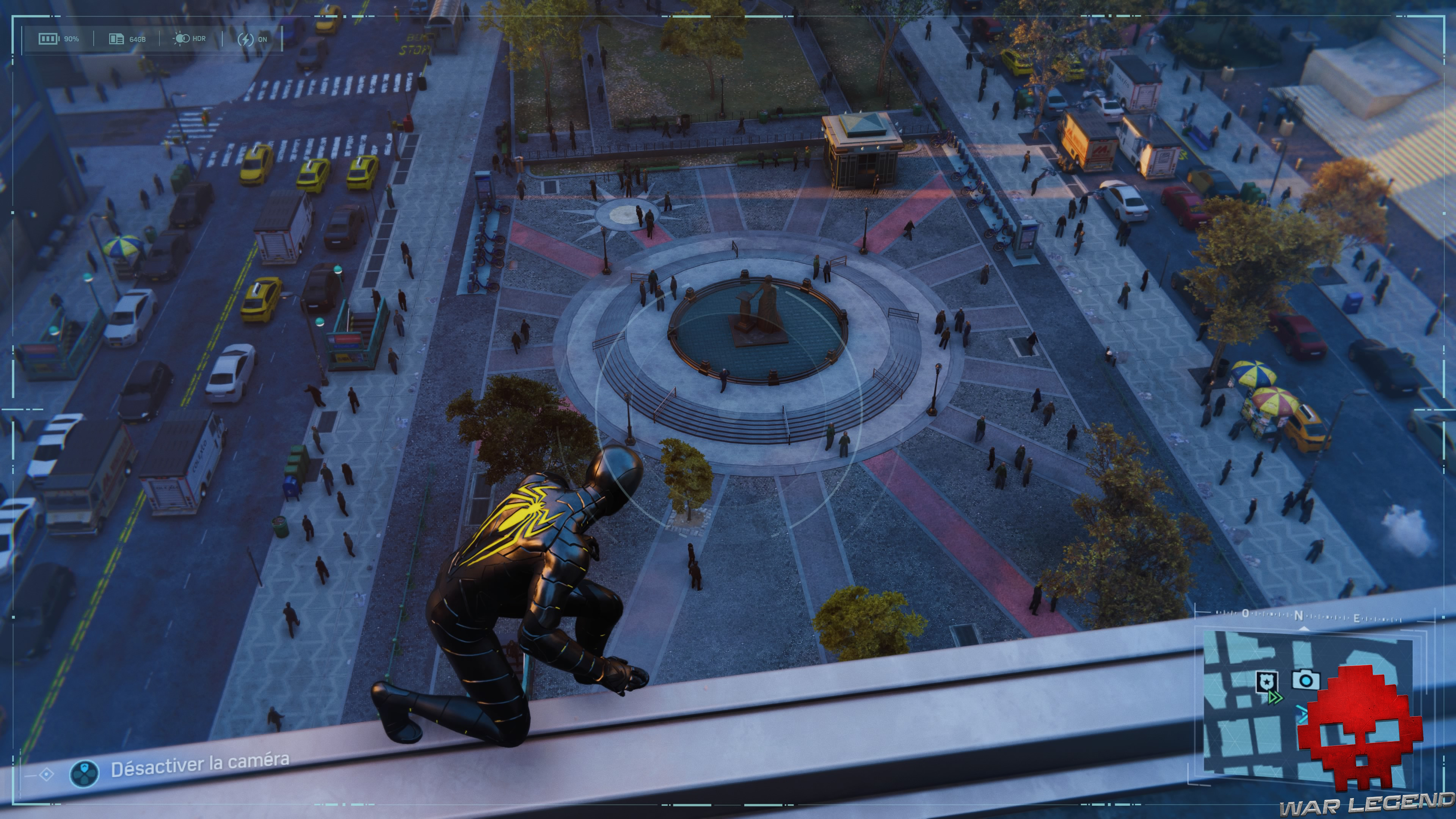This screenshot has width=1456, height=819.
Task: Select the police badge marker on the minimap
Action: pyautogui.click(x=1266, y=681)
